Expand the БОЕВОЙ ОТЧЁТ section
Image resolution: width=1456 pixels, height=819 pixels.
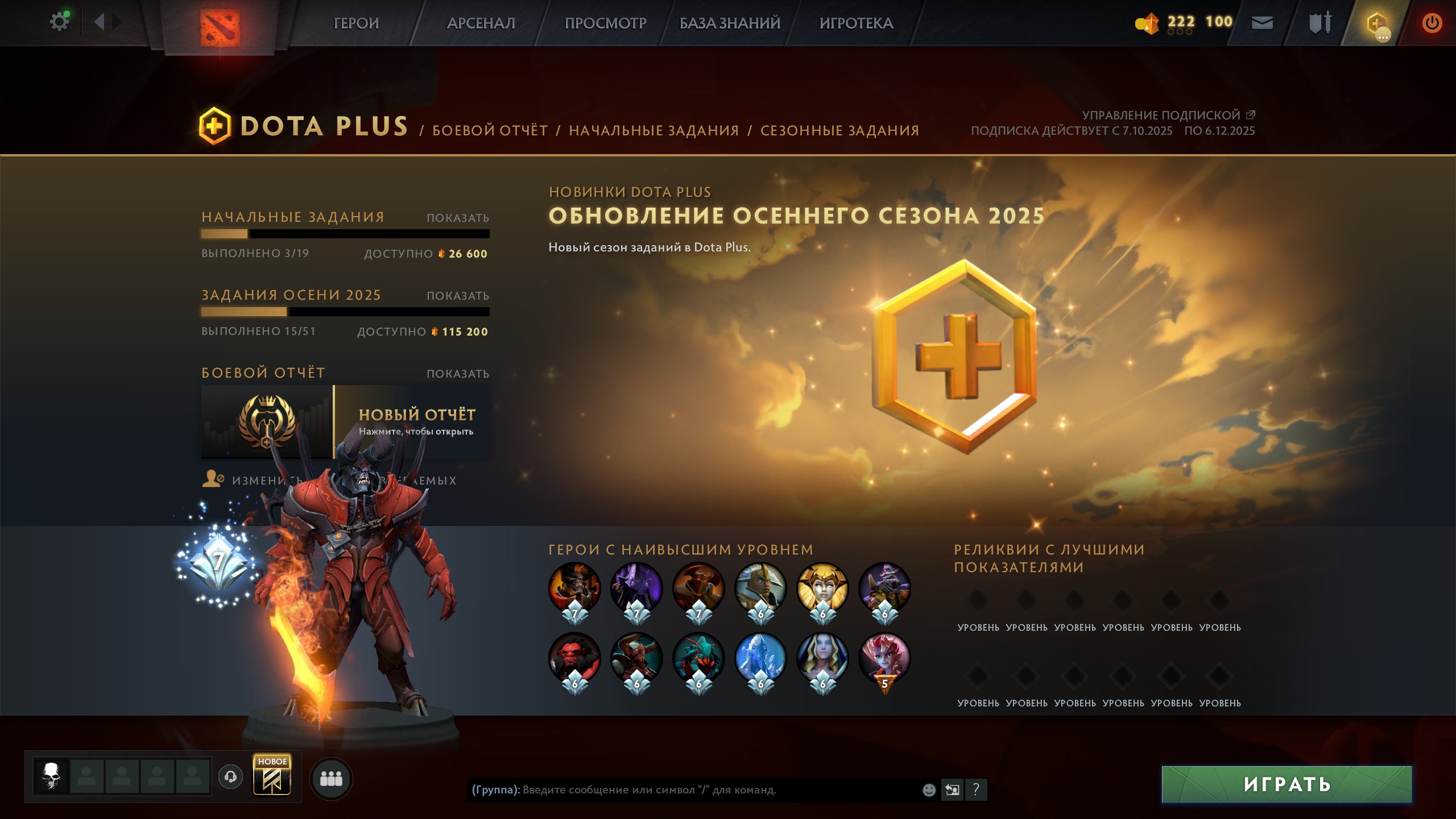[457, 374]
